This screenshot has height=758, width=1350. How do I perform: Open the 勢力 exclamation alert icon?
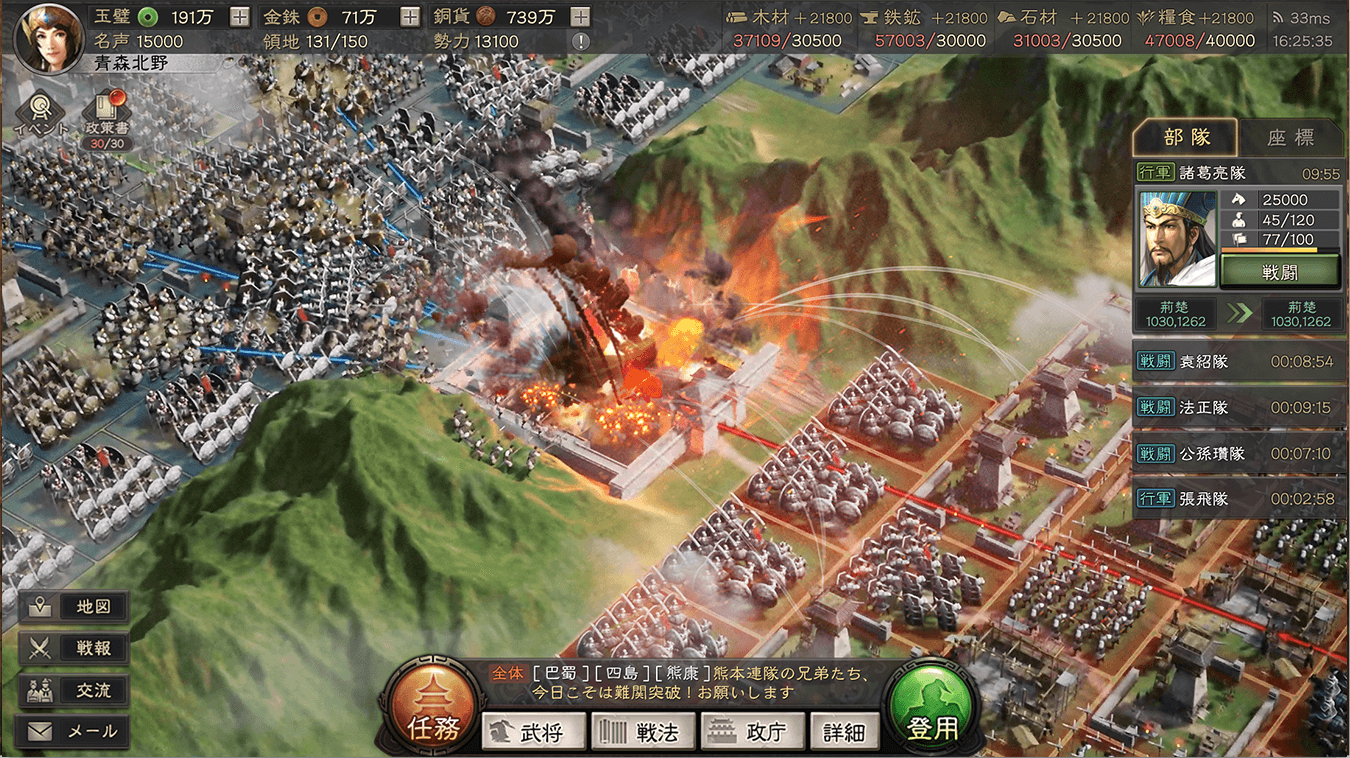[580, 41]
